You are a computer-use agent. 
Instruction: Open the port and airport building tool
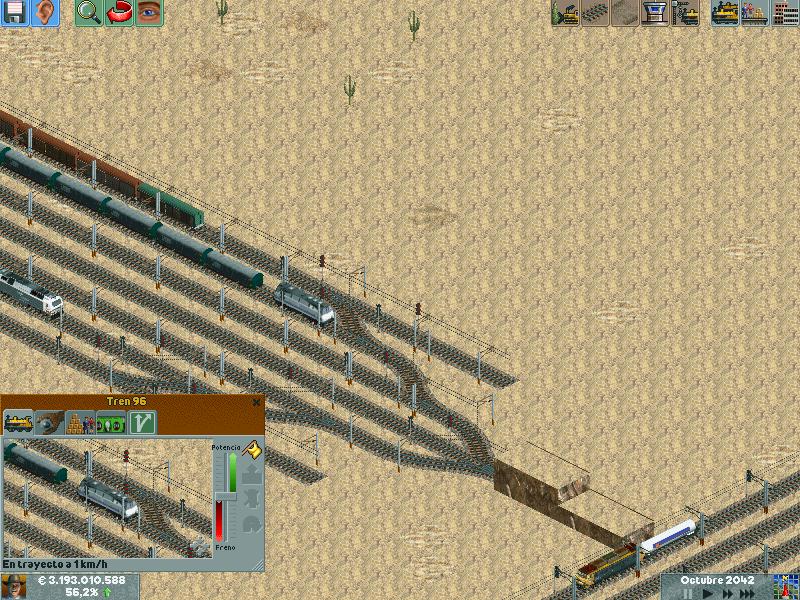tap(655, 13)
